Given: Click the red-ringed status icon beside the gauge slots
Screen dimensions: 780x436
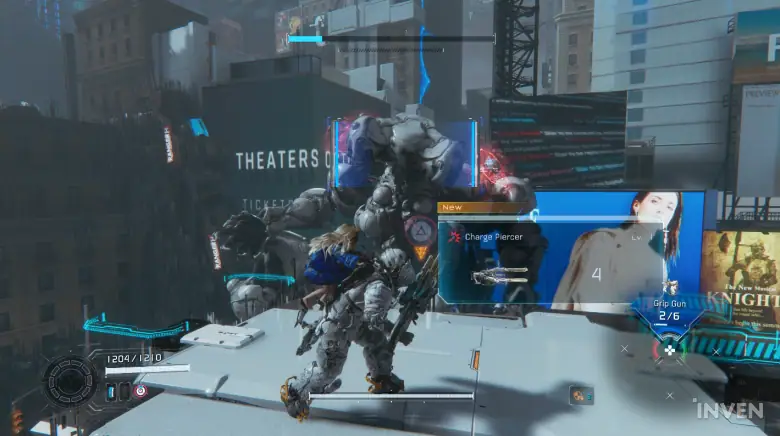Looking at the screenshot, I should [140, 391].
